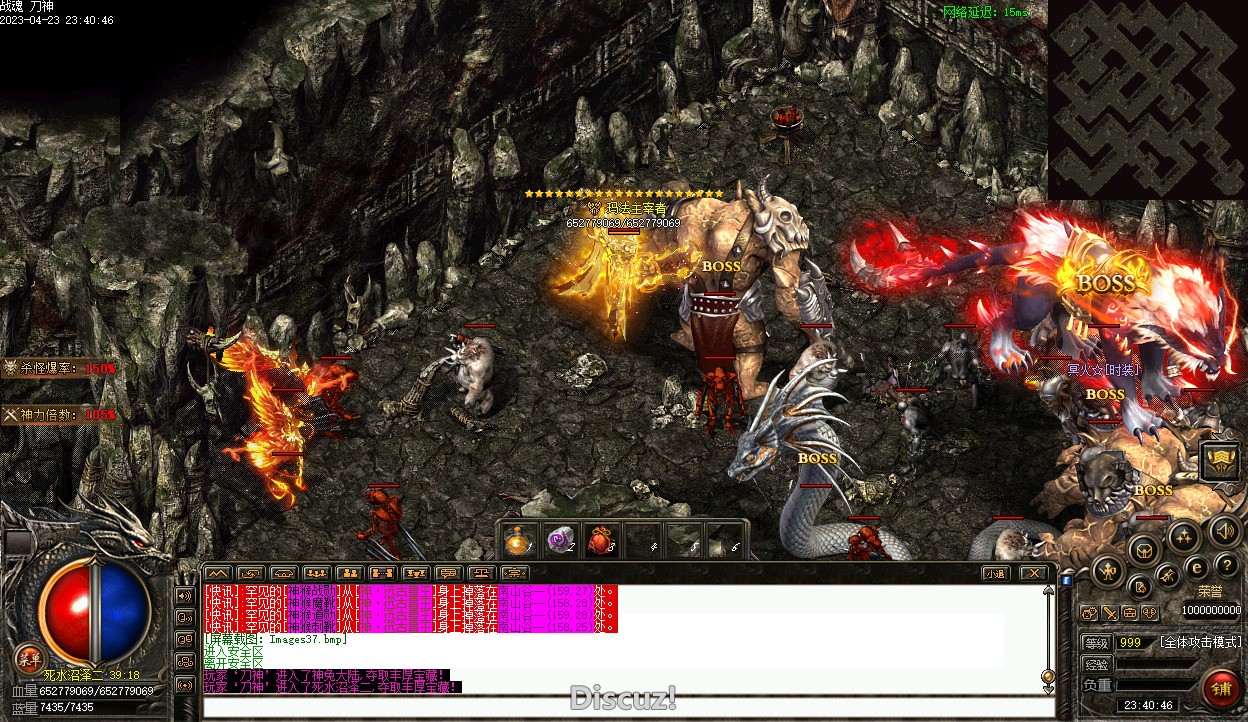Select the red pouch in hotbar slot 3
Viewport: 1248px width, 722px height.
point(600,541)
